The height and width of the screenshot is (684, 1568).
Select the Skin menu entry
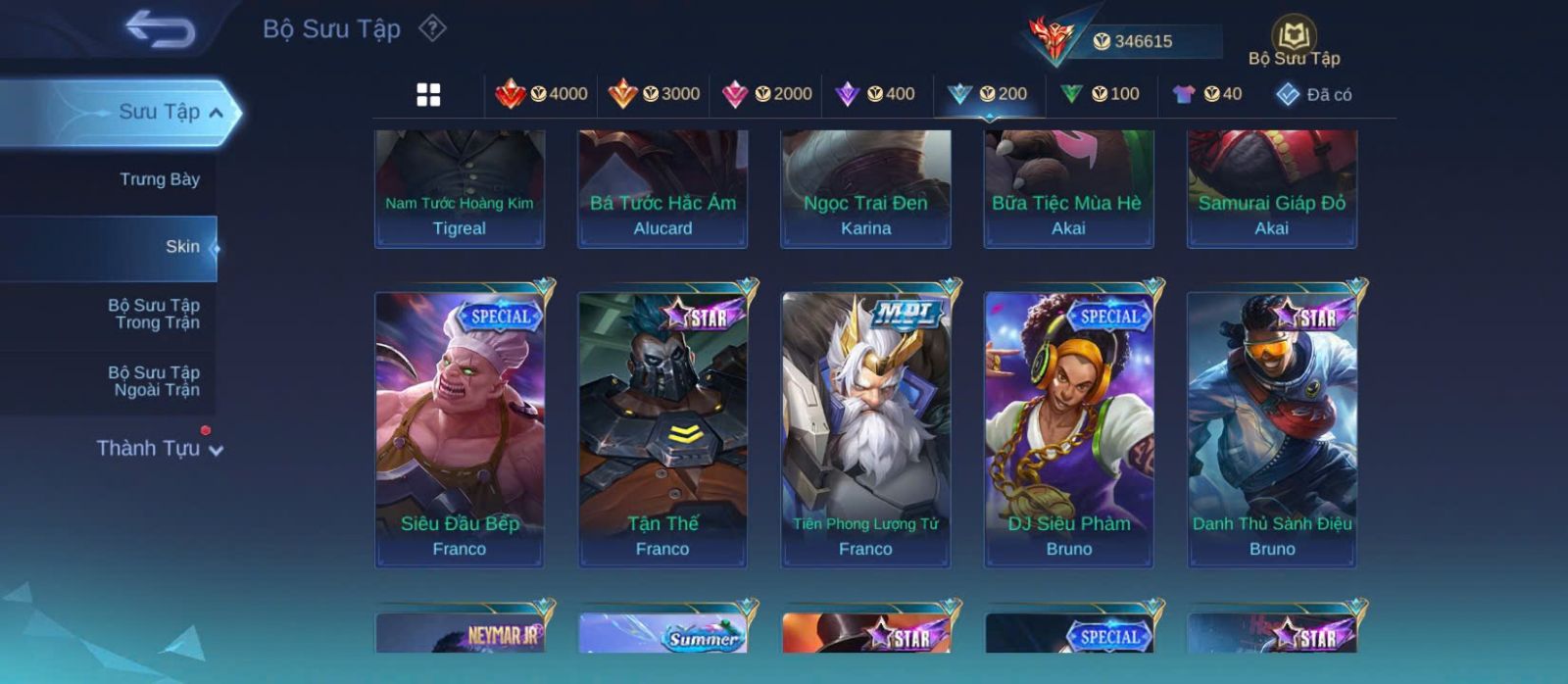(x=182, y=247)
